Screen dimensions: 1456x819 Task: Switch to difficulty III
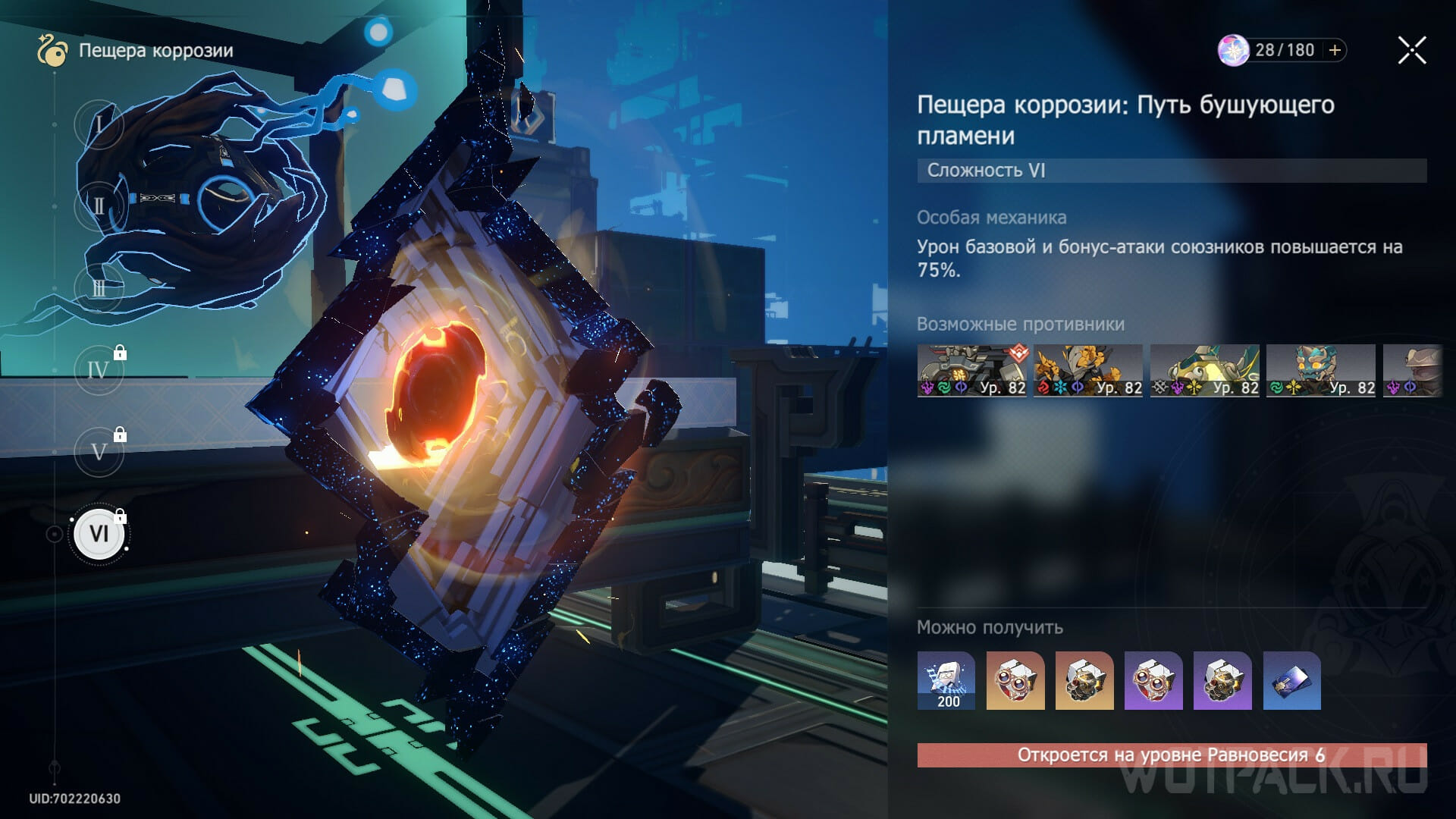coord(99,288)
